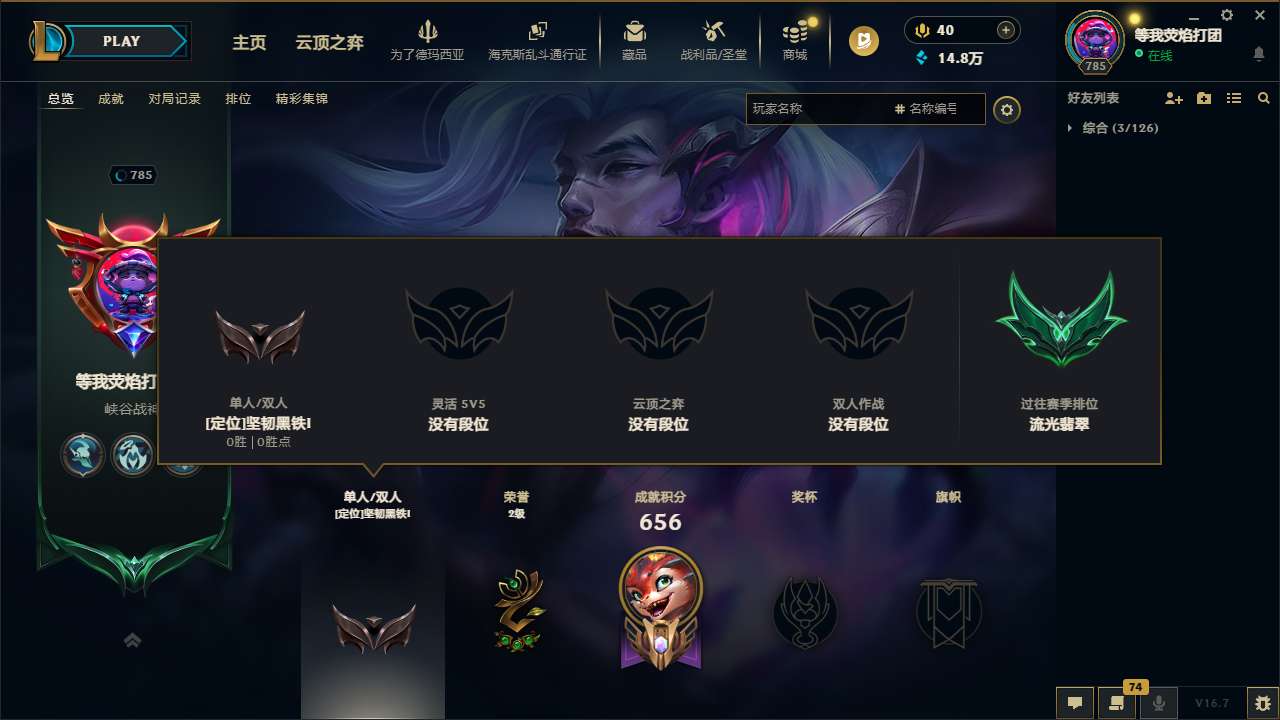This screenshot has width=1280, height=720.
Task: Open friend search magnifier icon
Action: (1263, 97)
